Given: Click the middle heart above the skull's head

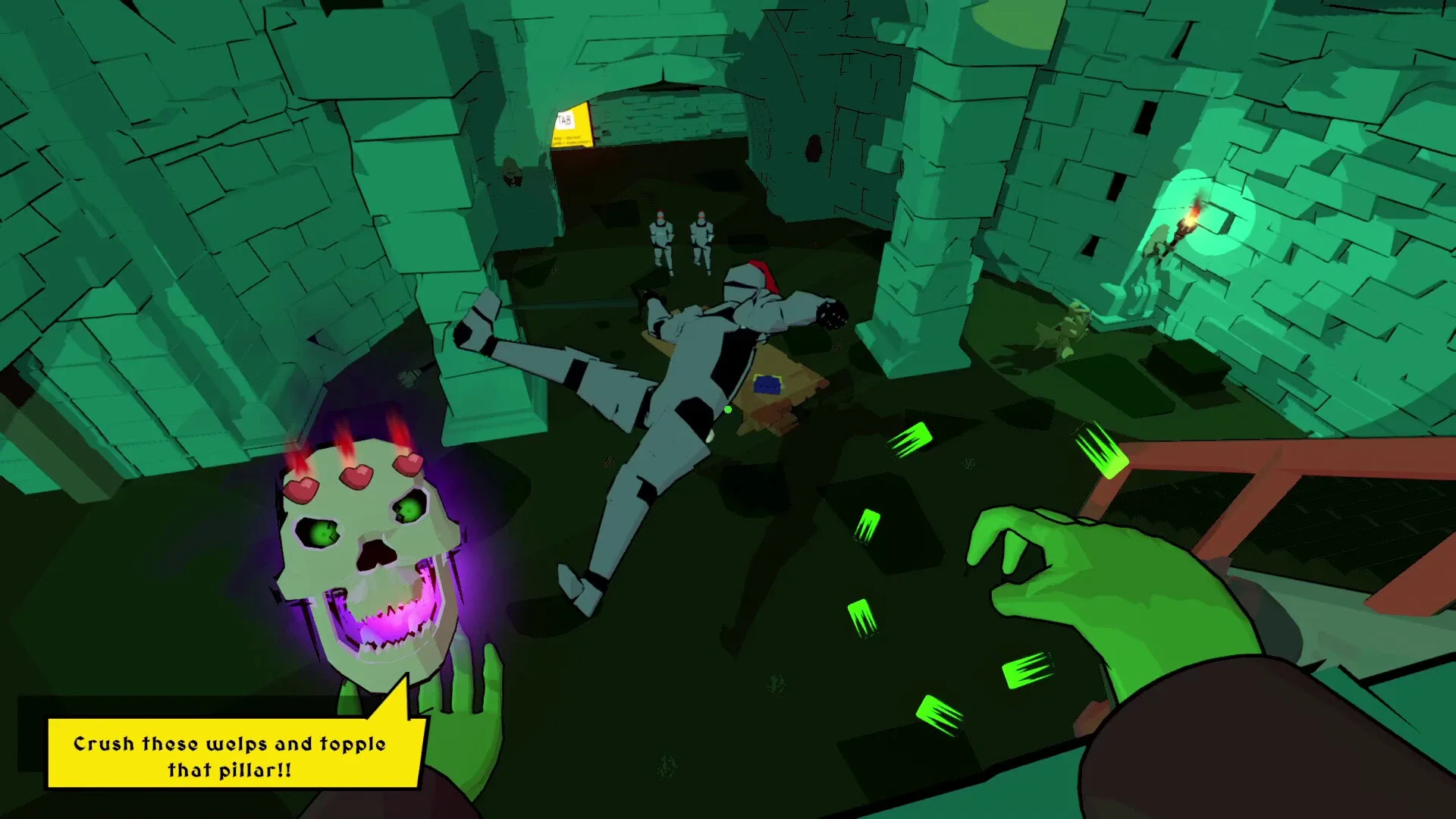Looking at the screenshot, I should pyautogui.click(x=356, y=476).
